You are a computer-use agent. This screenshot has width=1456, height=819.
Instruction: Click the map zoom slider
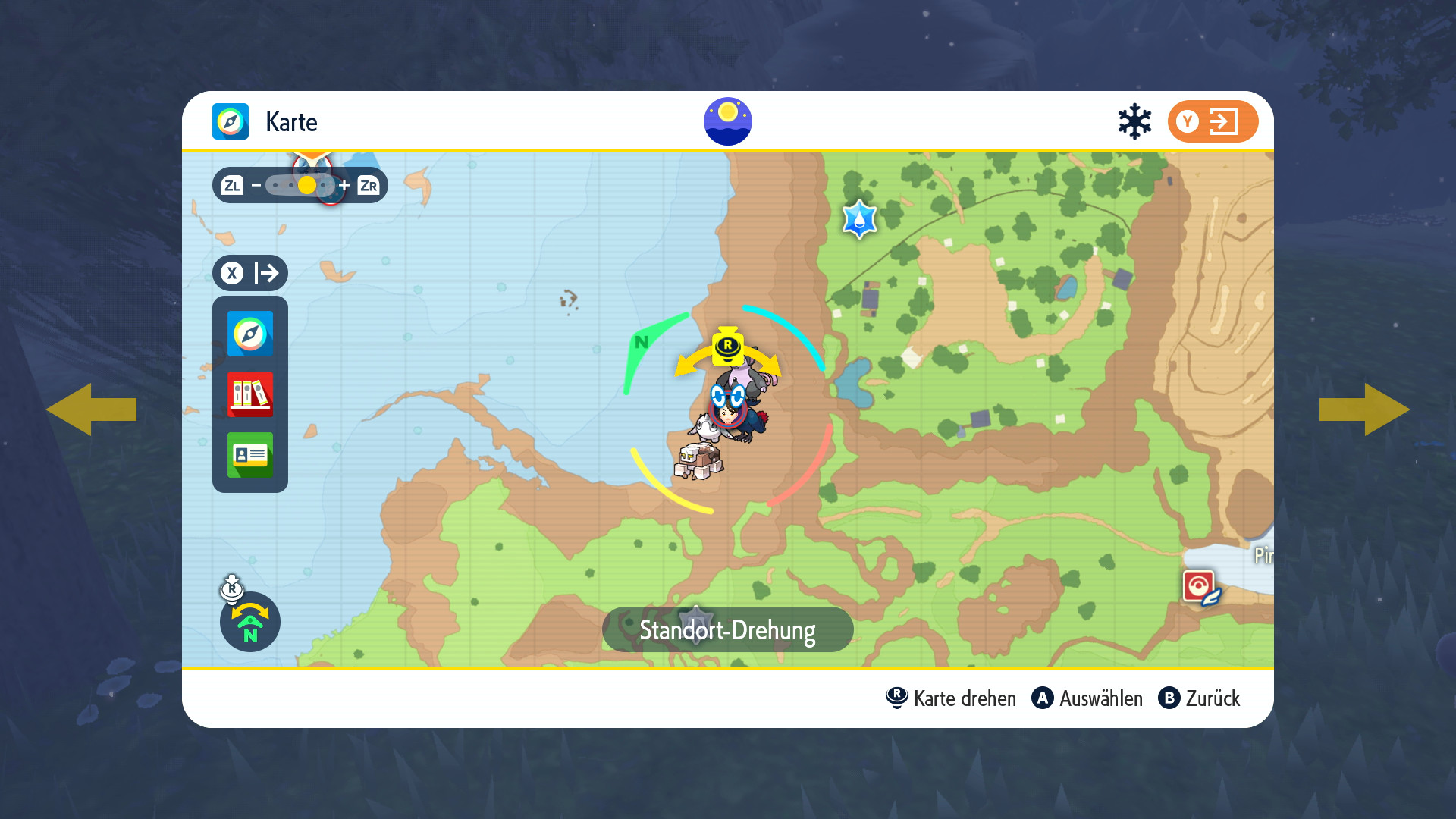pos(300,185)
